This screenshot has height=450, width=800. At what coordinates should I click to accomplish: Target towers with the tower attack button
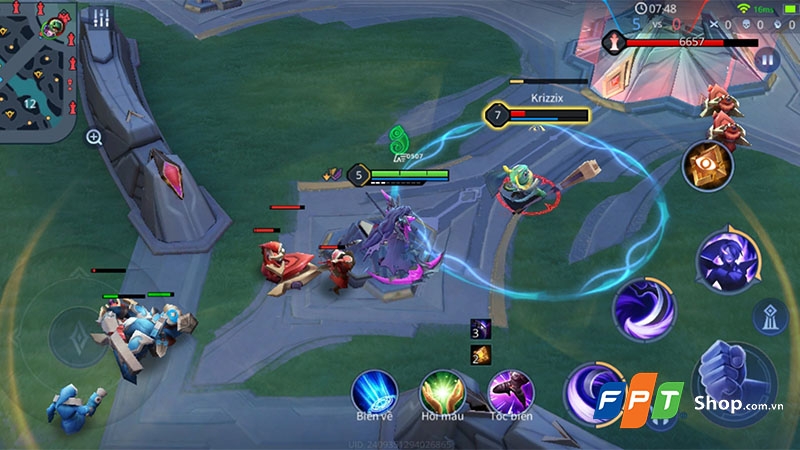(x=770, y=316)
